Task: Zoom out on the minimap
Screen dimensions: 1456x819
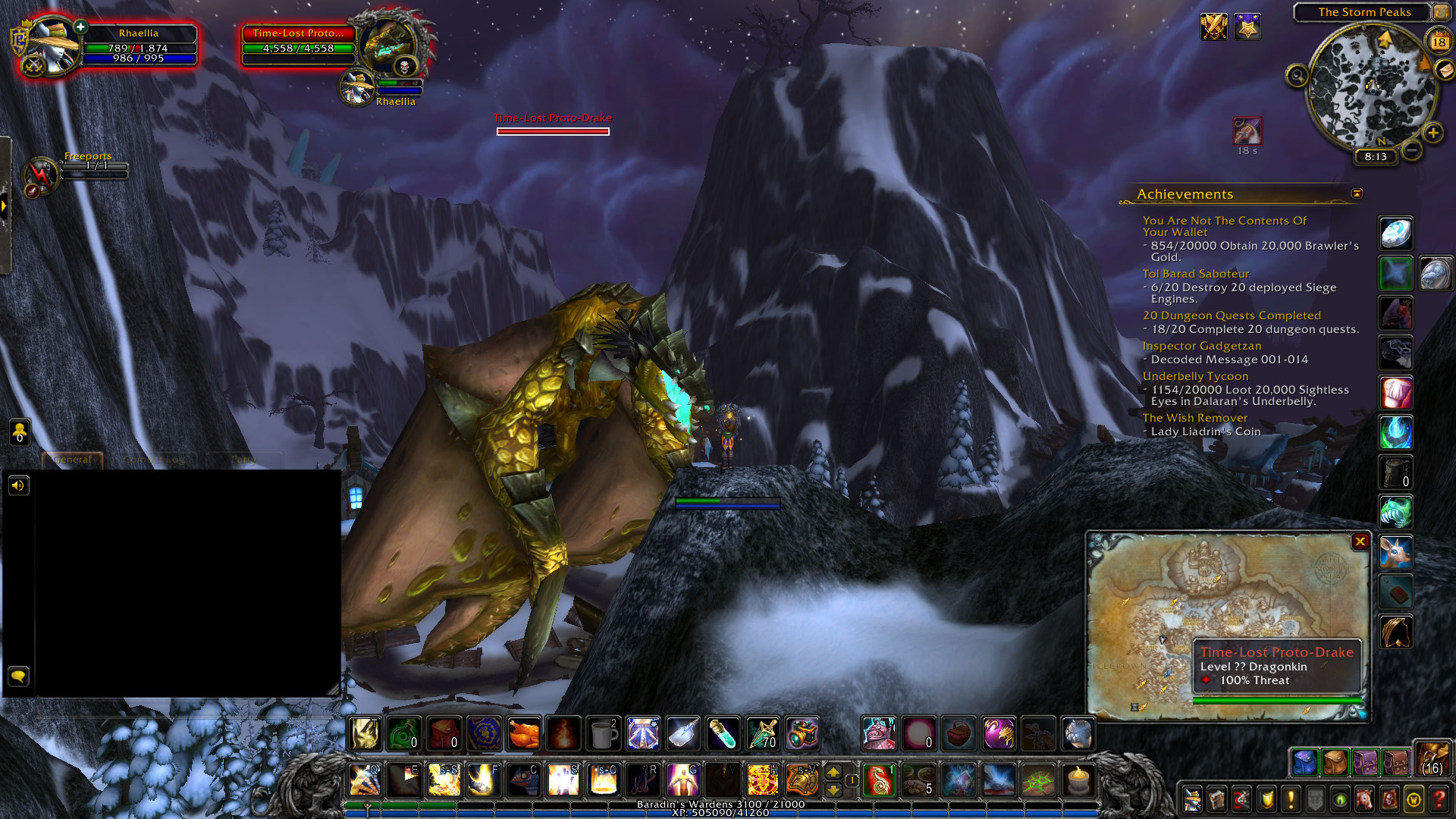Action: (1411, 150)
